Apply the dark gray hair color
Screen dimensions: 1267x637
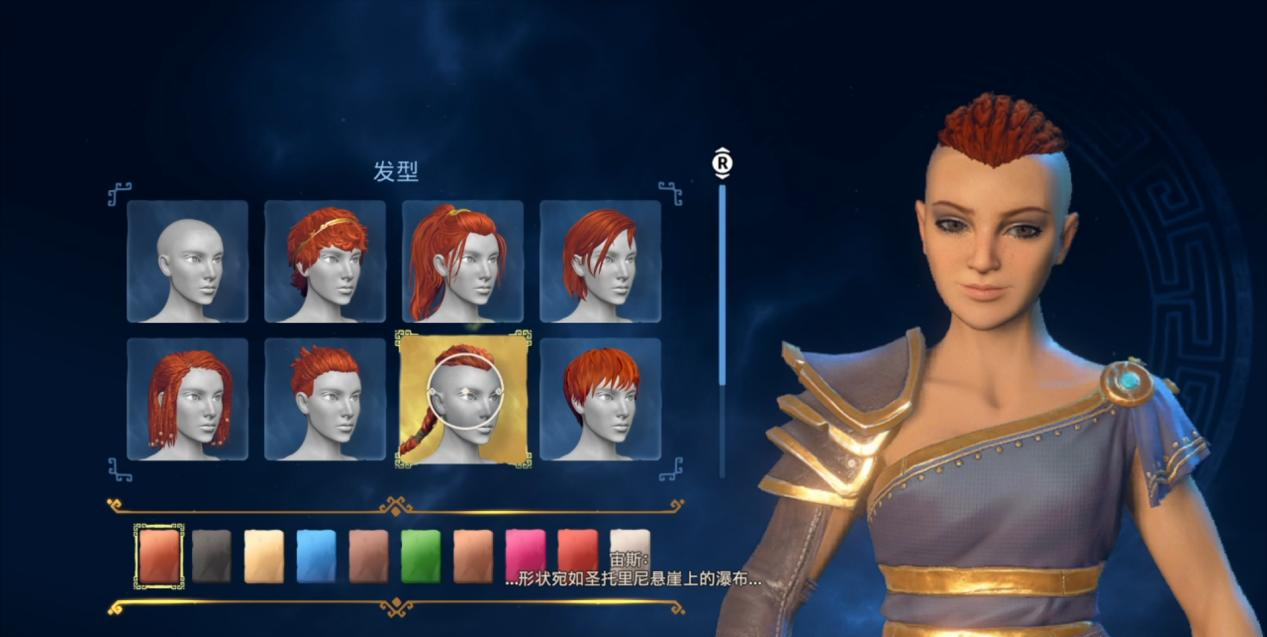[x=211, y=555]
